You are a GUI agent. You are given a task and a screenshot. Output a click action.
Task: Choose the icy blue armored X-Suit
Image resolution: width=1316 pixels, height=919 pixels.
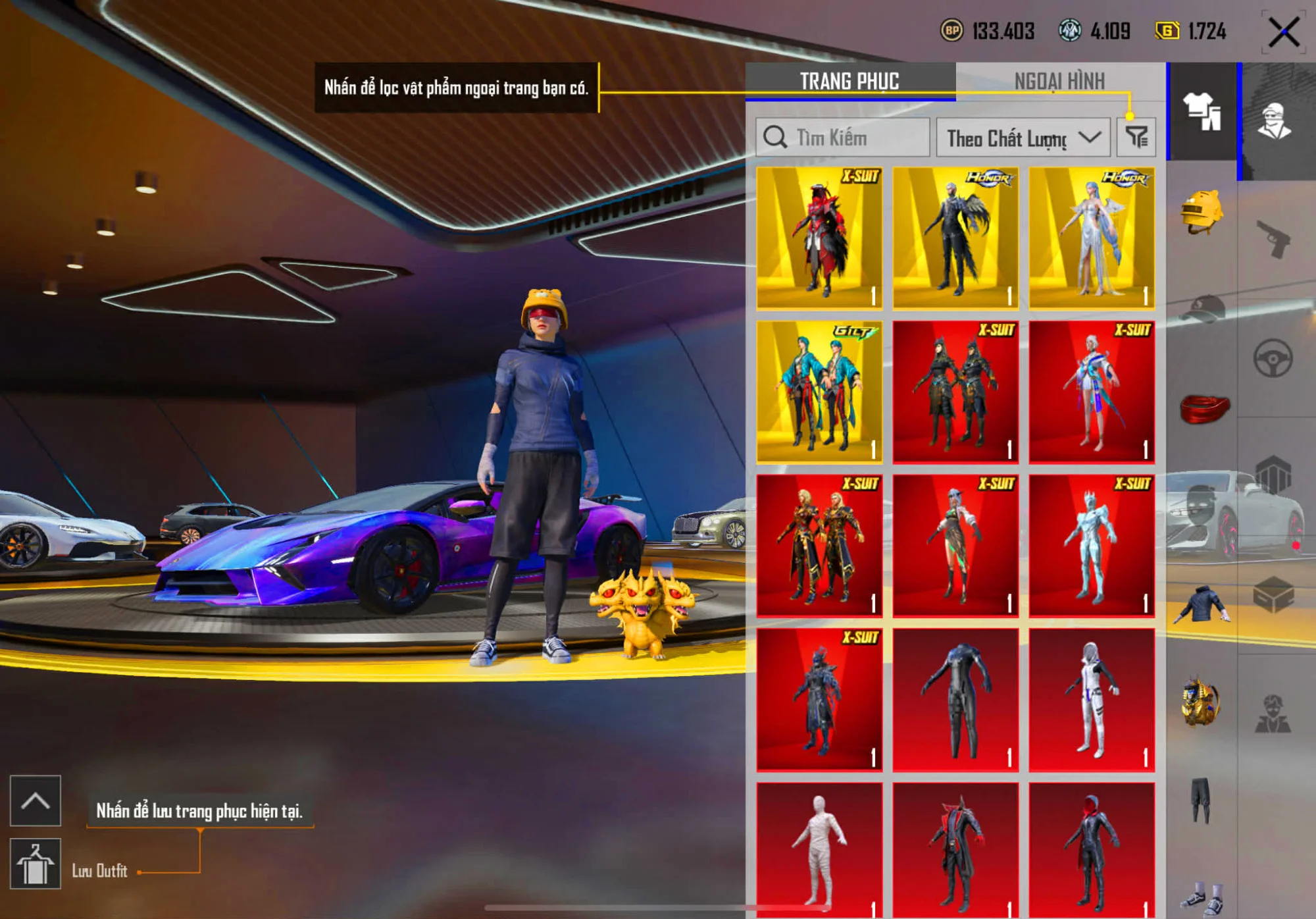click(1092, 546)
